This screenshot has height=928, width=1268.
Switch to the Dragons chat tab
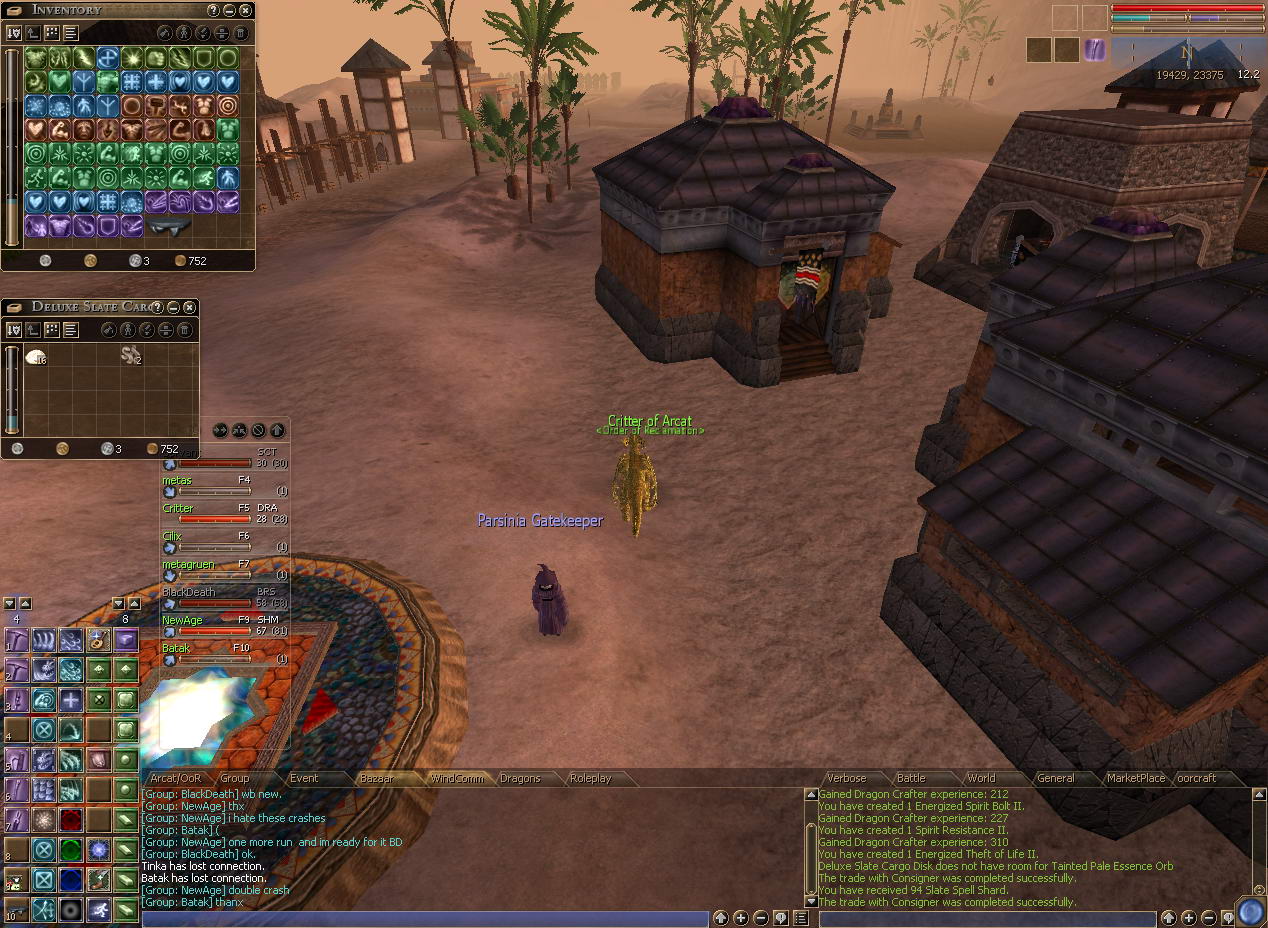[520, 778]
